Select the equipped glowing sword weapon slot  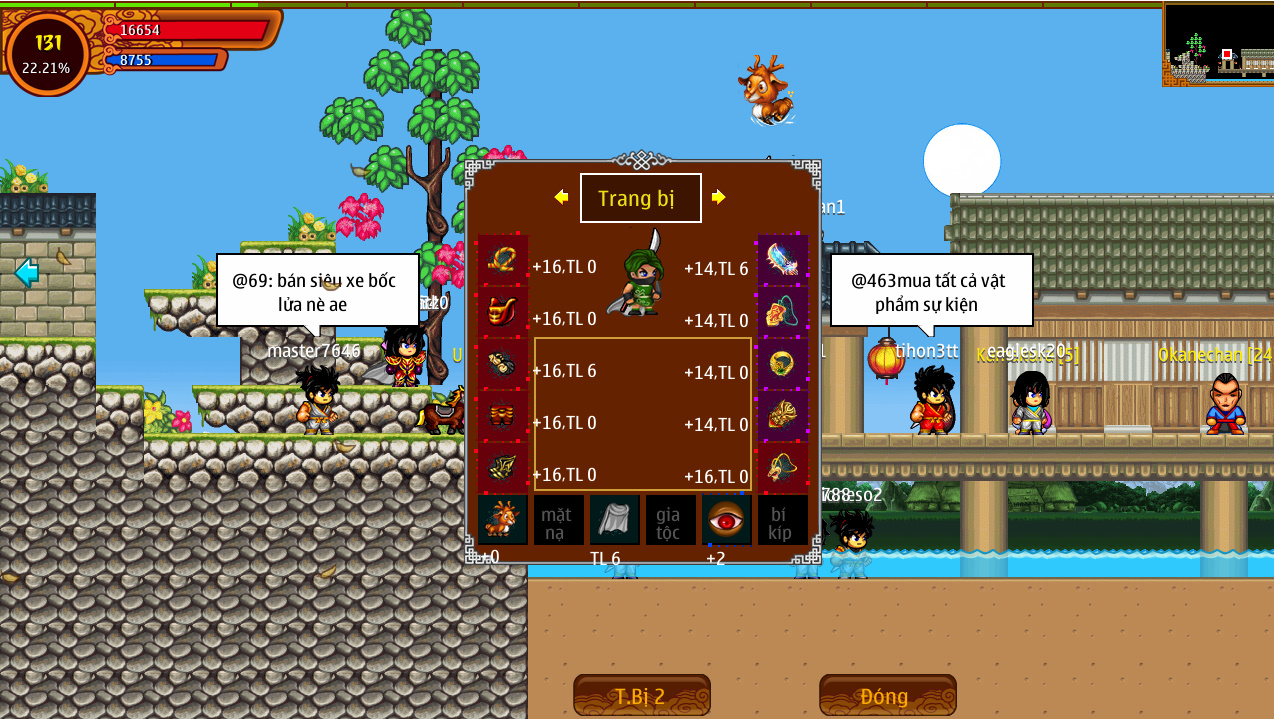[782, 260]
